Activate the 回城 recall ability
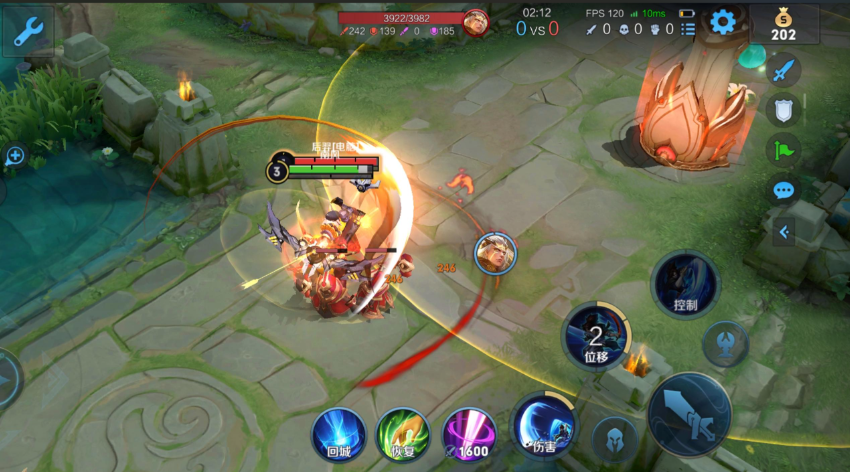The width and height of the screenshot is (850, 472). (x=338, y=434)
